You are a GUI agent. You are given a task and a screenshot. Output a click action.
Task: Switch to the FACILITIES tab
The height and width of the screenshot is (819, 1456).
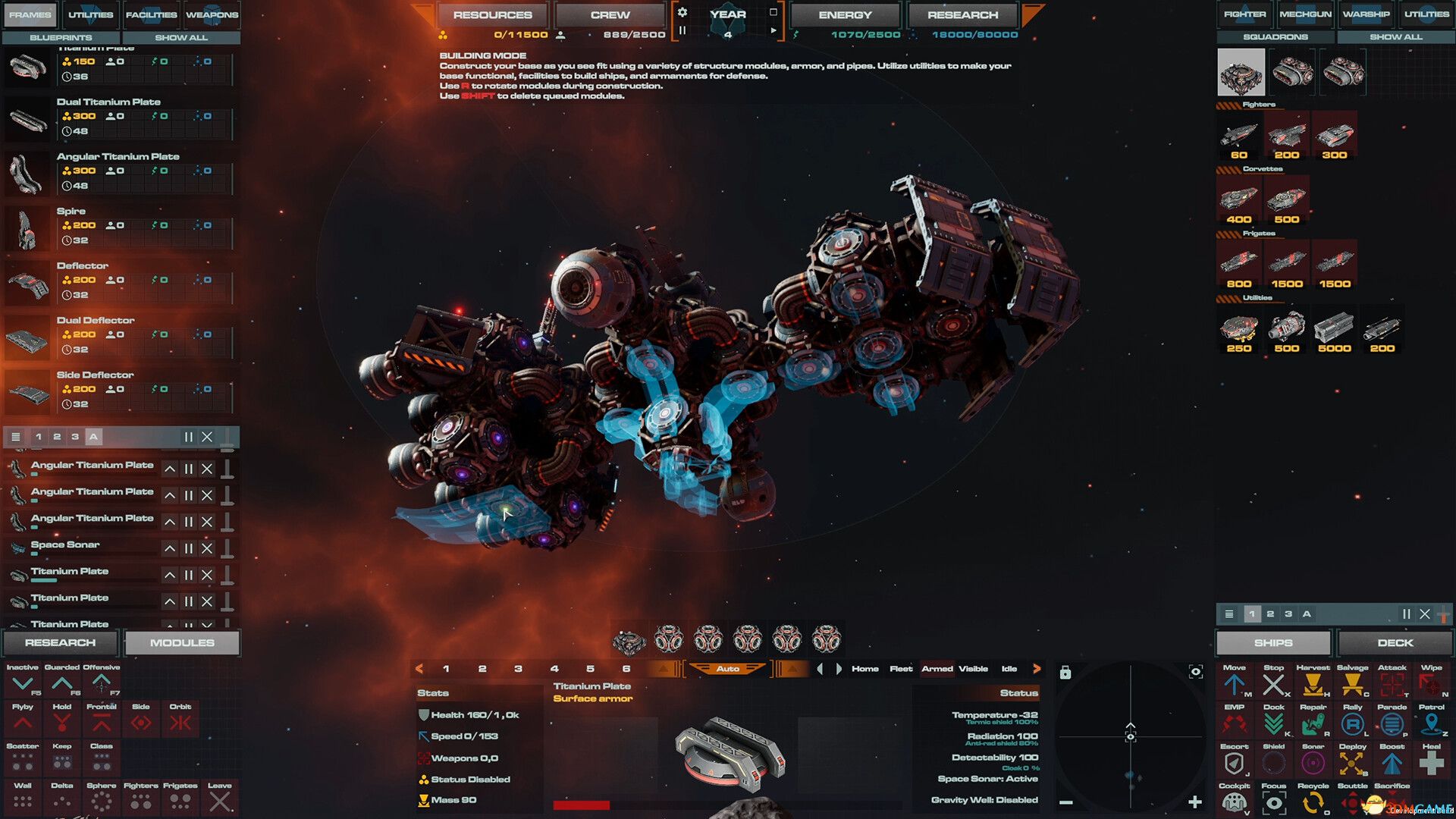[x=151, y=14]
